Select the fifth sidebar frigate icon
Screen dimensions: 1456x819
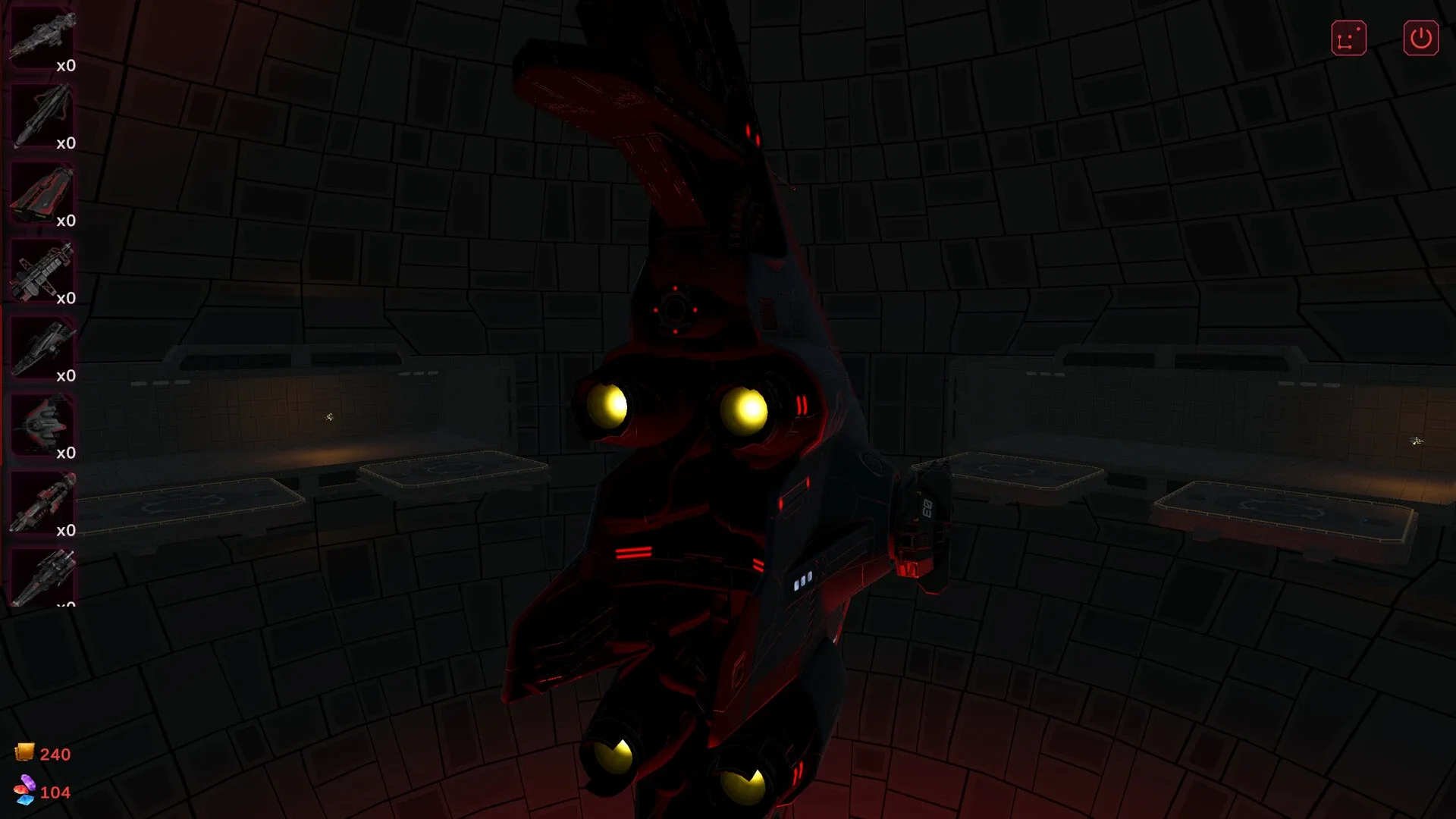click(x=42, y=347)
